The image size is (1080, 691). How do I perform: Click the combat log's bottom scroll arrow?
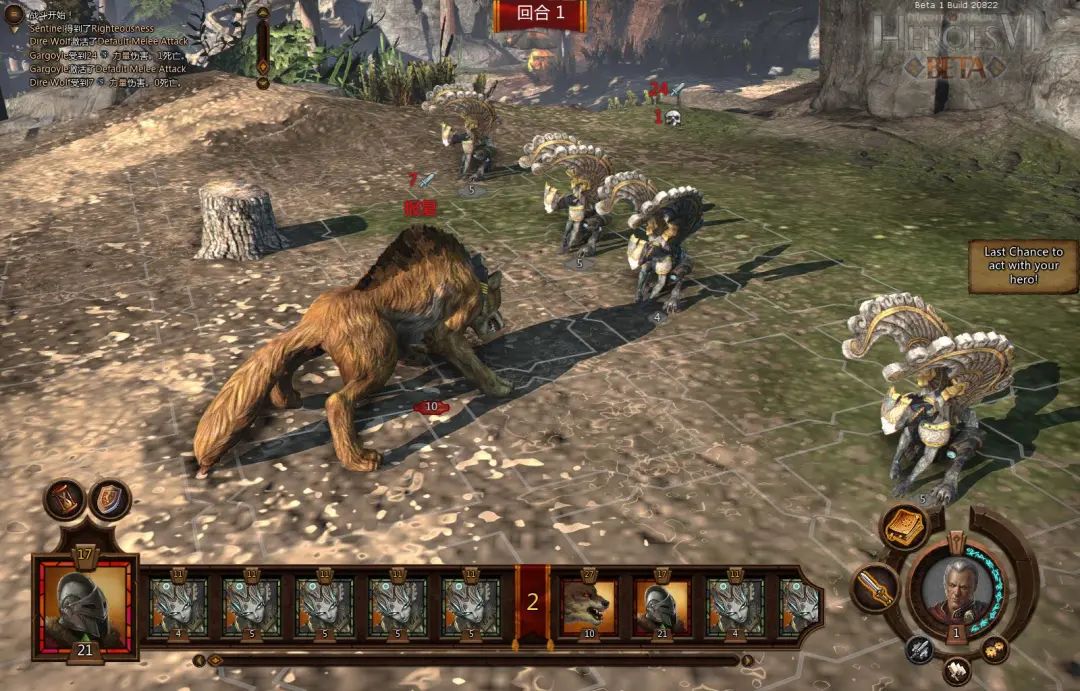[263, 83]
